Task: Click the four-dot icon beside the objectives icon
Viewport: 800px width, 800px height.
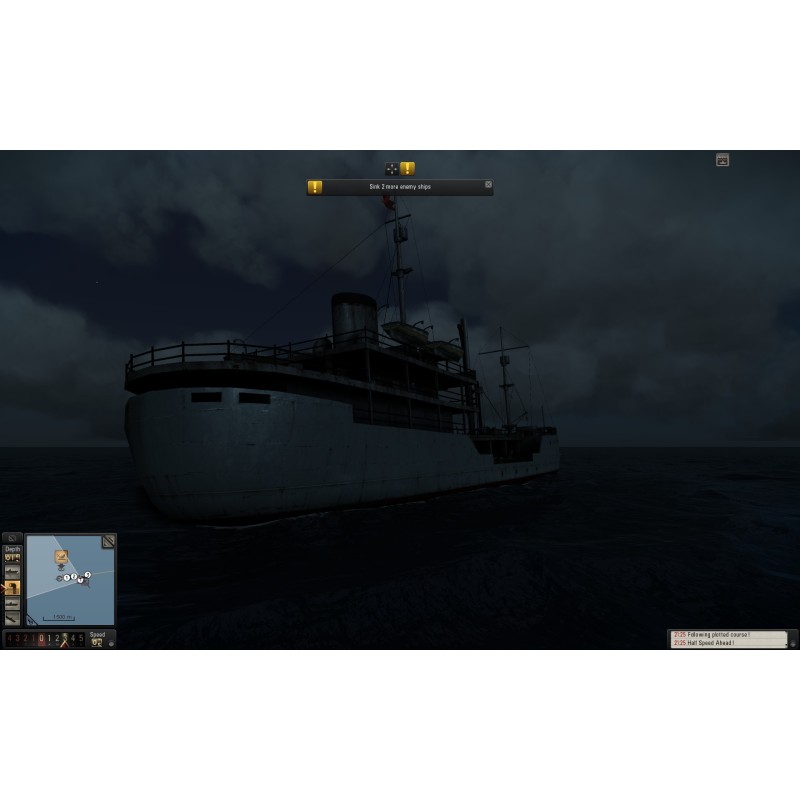Action: click(392, 169)
